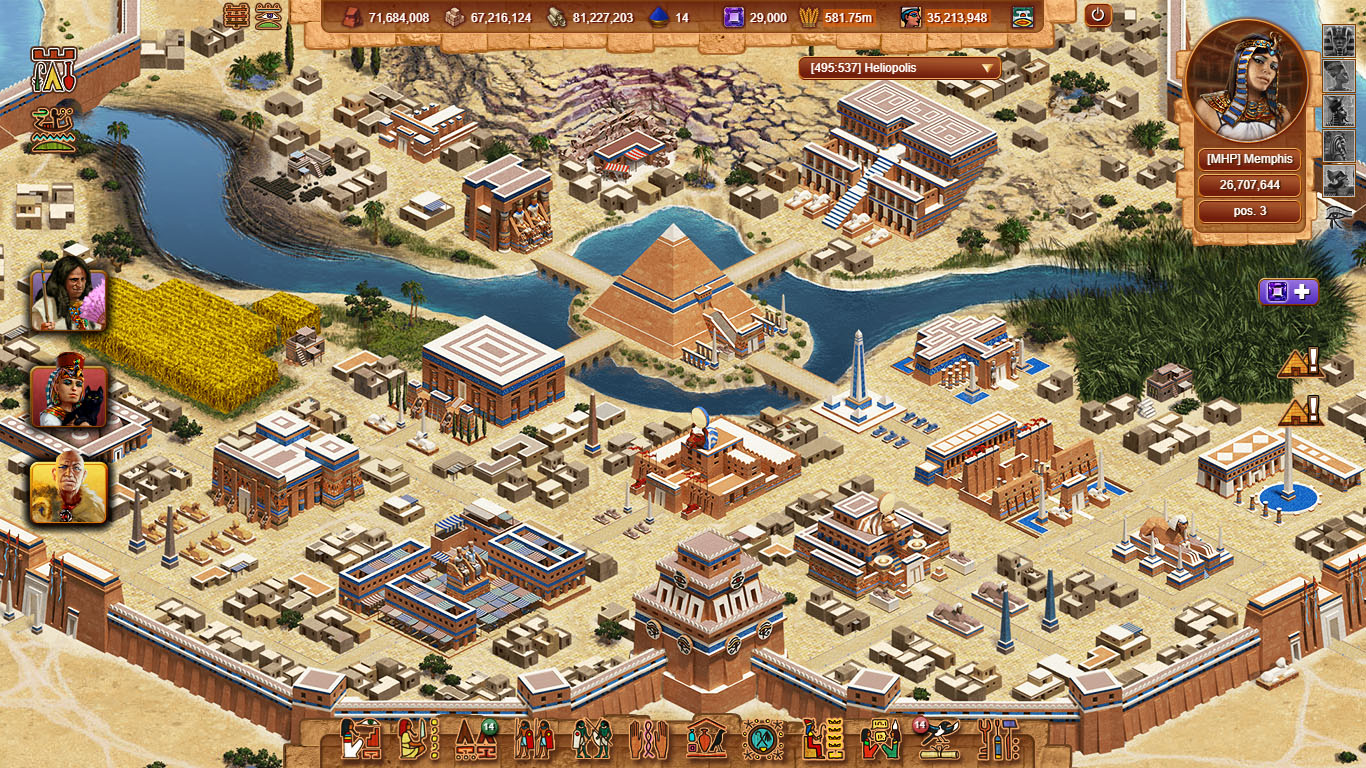
Task: Click the gold exclamation warning marker
Action: point(1299,364)
